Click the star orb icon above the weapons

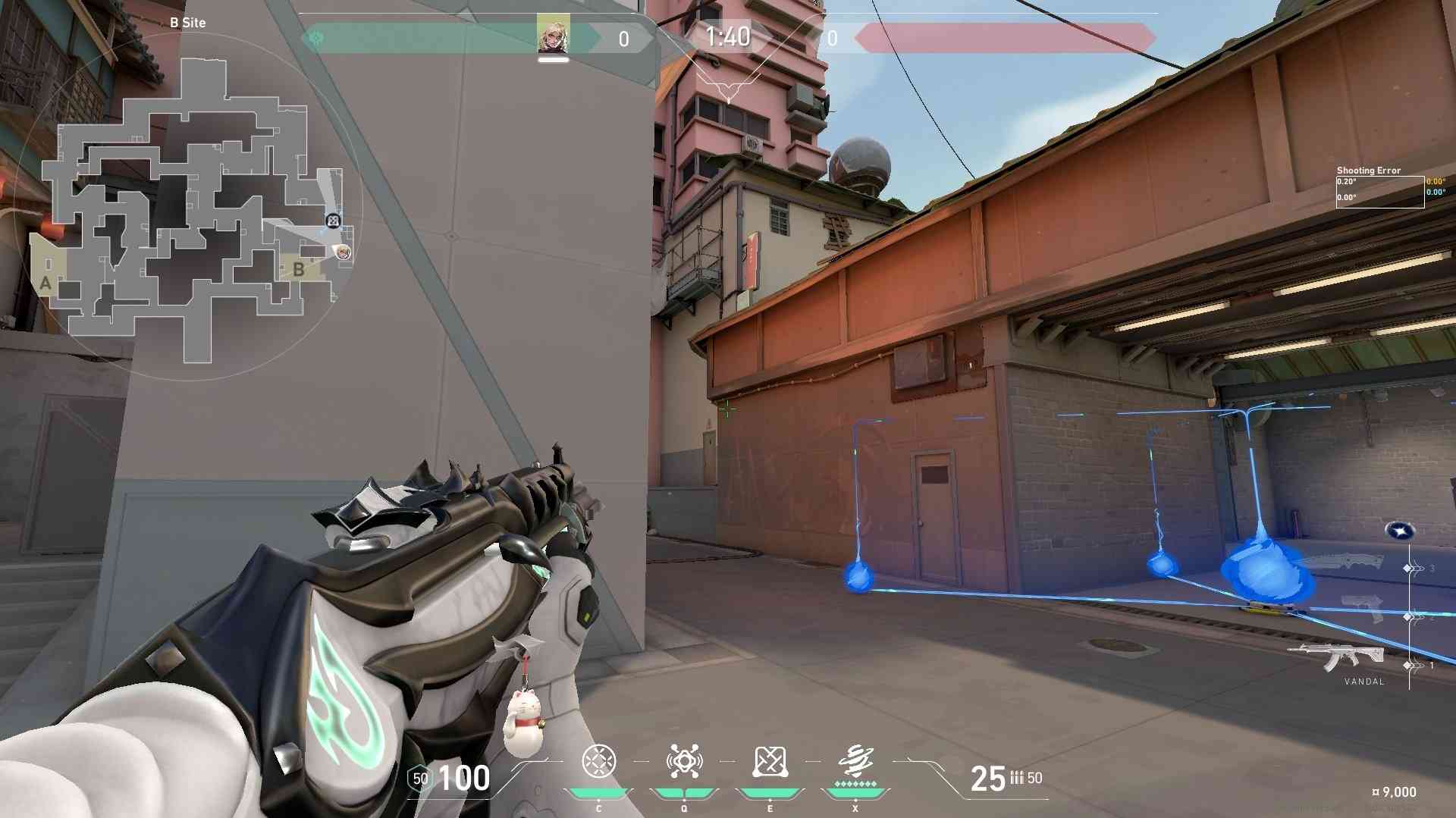[x=1399, y=531]
